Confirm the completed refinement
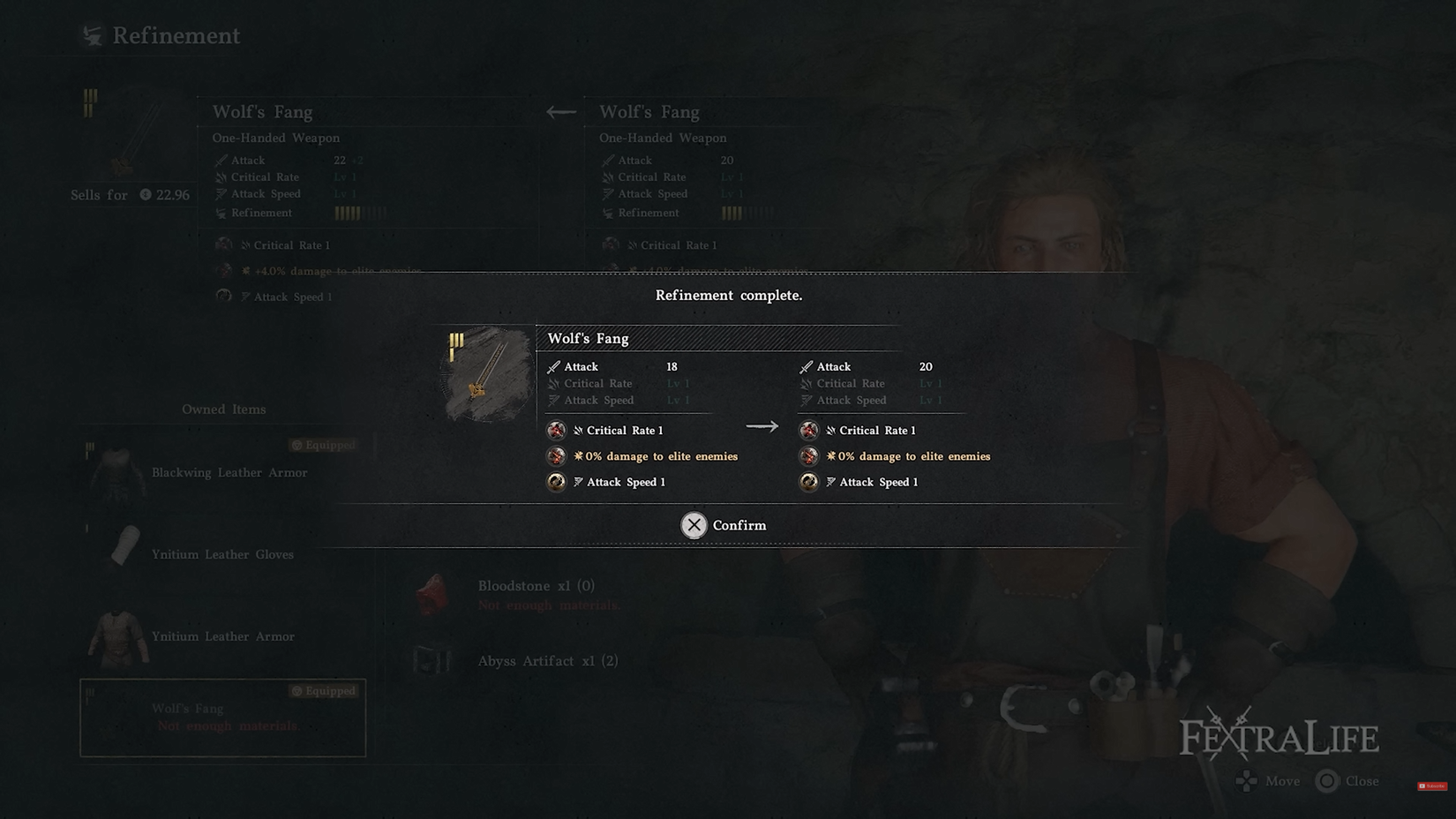 [x=724, y=525]
